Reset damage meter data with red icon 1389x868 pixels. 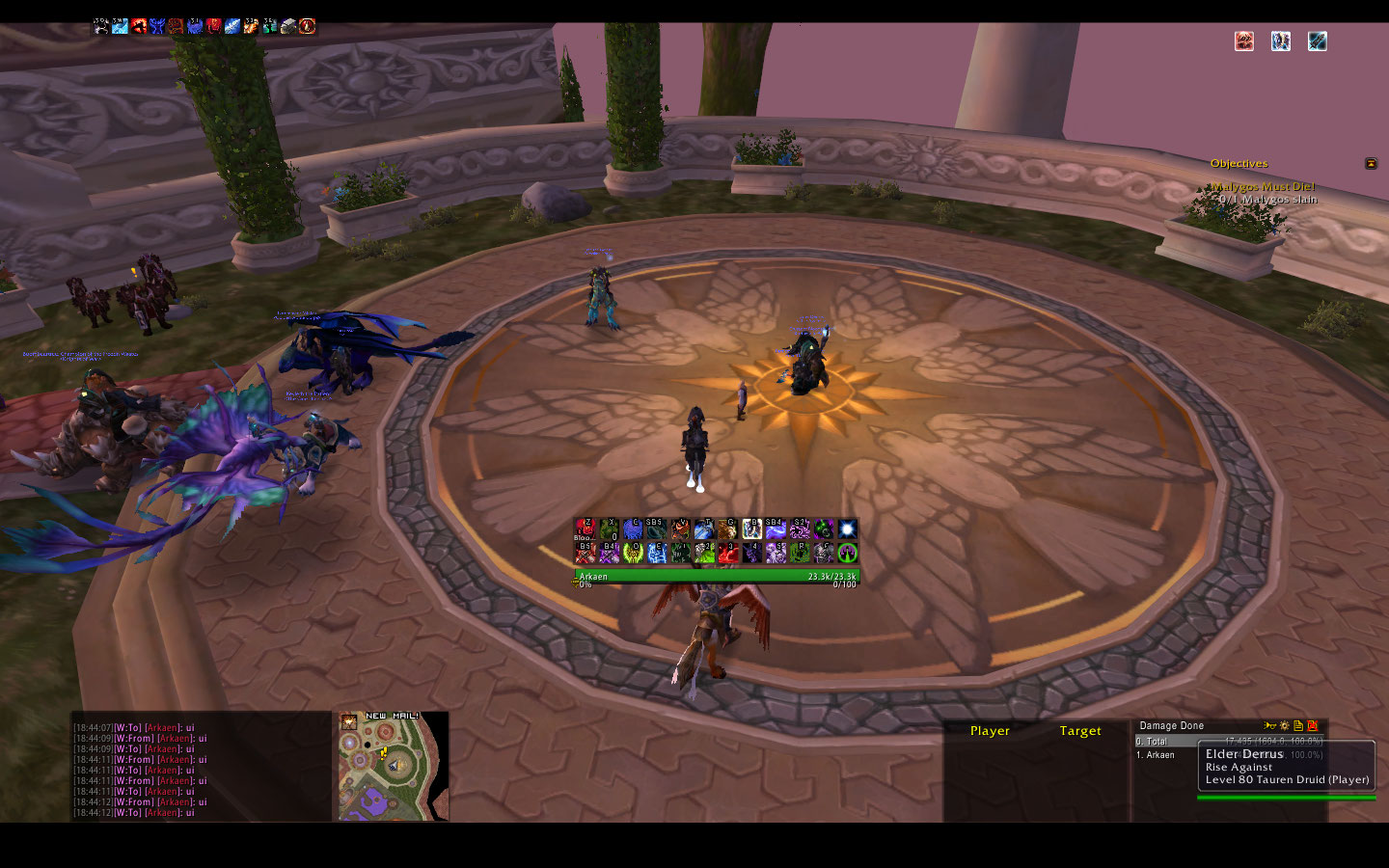click(1312, 725)
